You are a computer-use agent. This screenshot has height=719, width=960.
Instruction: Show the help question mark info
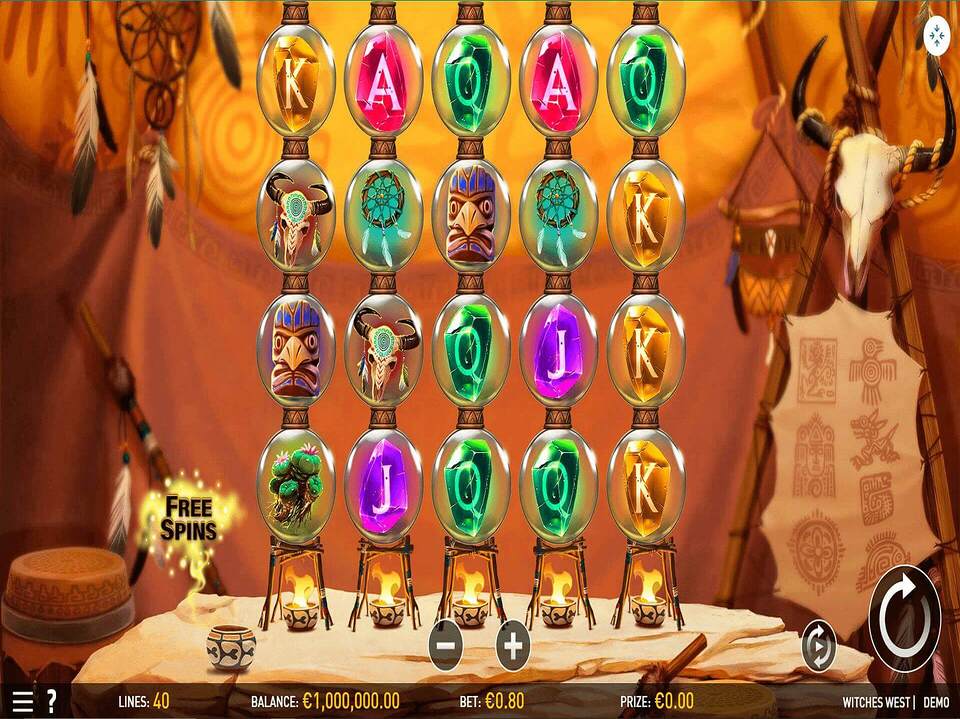[51, 701]
